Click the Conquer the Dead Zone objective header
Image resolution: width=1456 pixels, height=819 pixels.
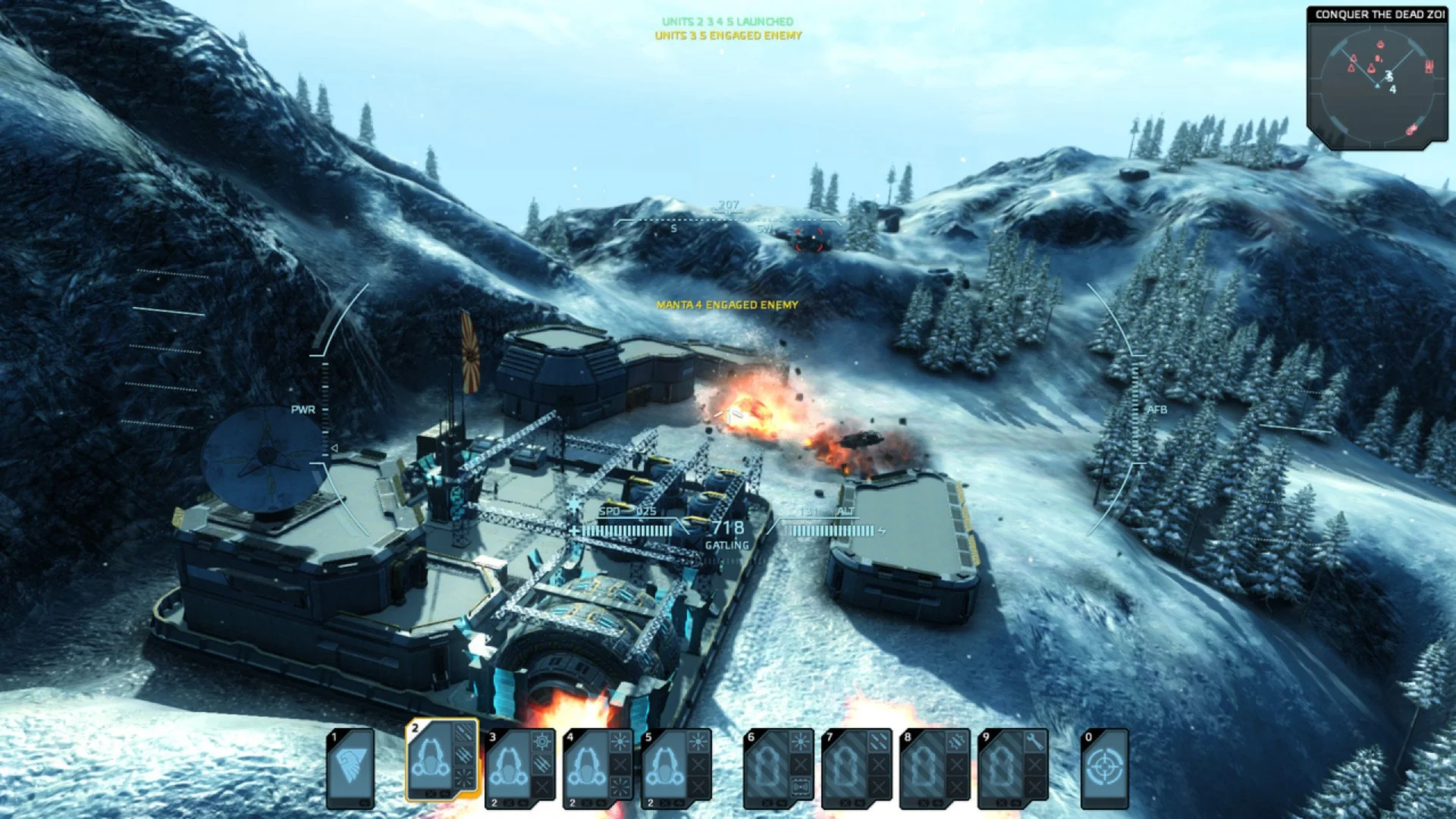tap(1379, 14)
